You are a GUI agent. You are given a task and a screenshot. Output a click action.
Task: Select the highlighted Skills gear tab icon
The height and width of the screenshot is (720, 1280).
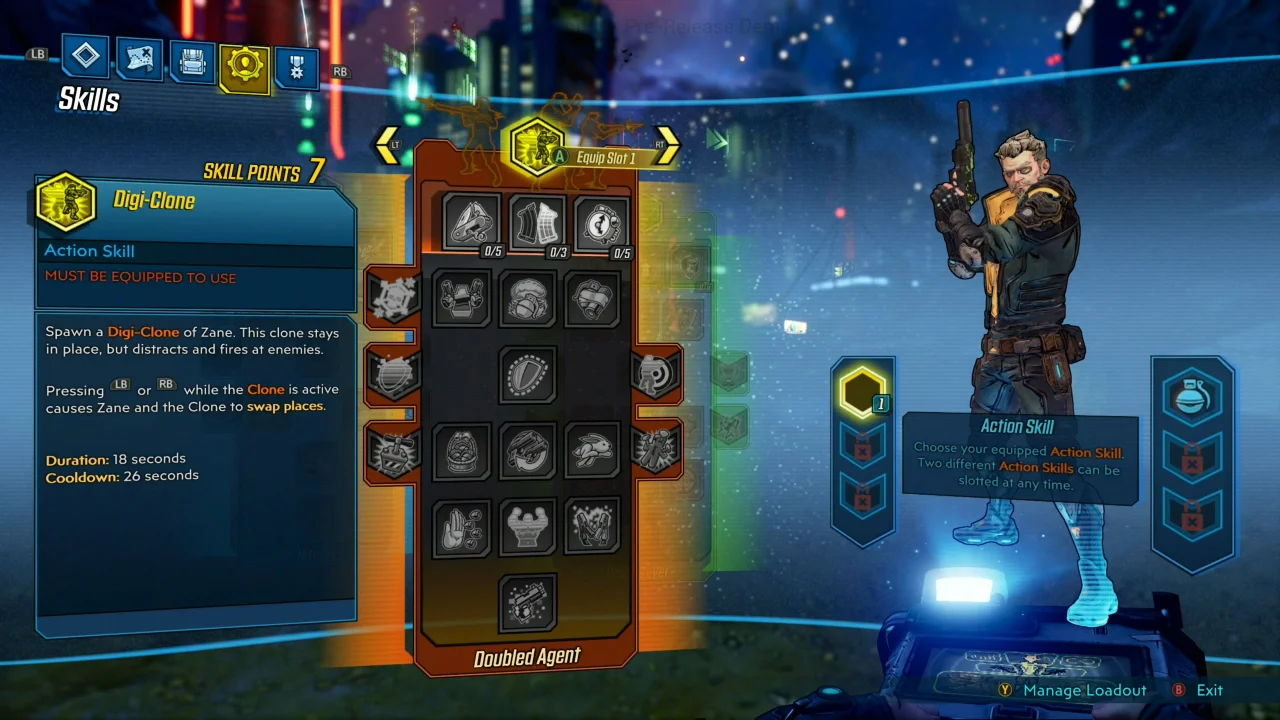(245, 60)
